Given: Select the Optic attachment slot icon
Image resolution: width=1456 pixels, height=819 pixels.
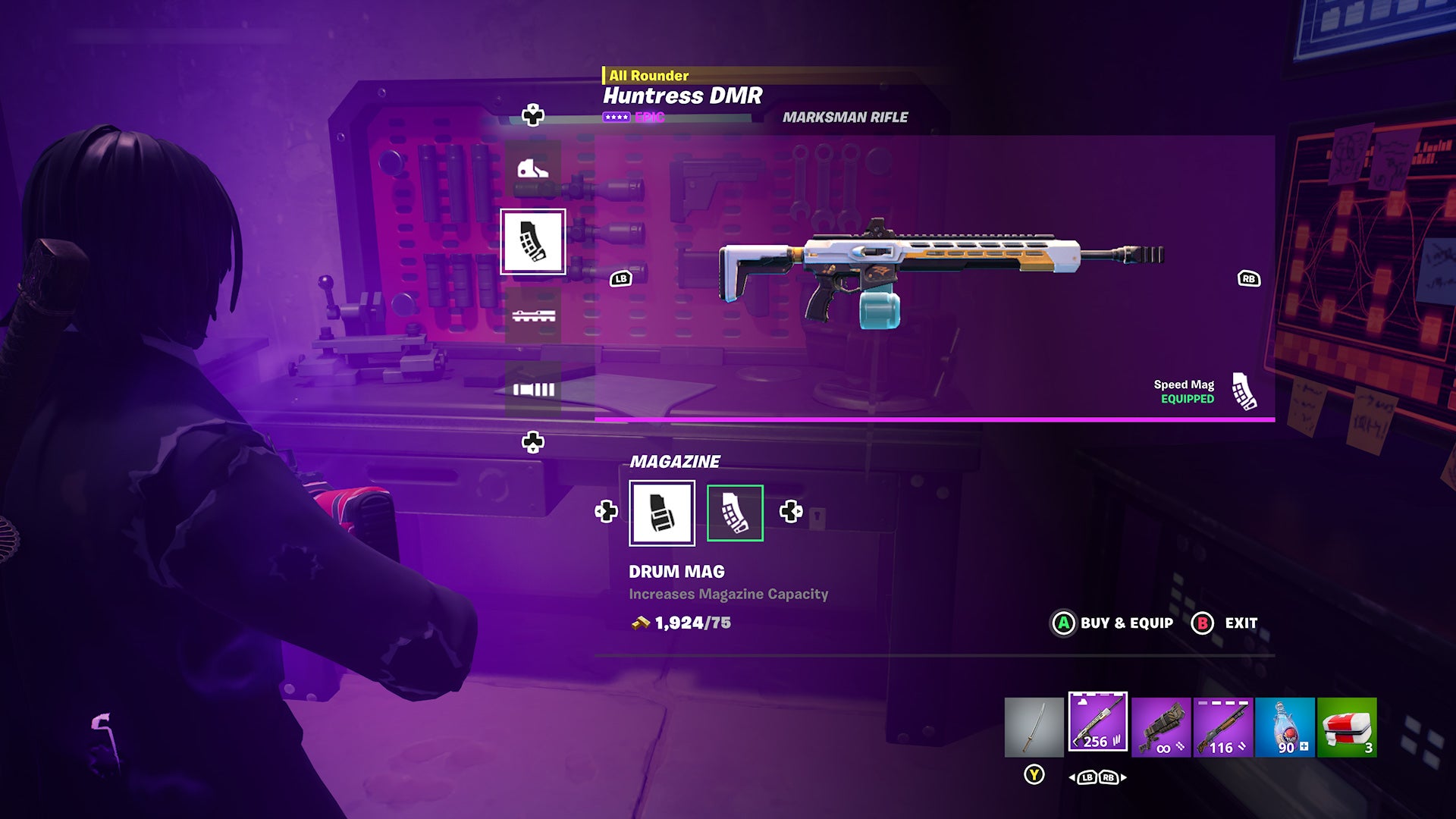Looking at the screenshot, I should click(x=532, y=169).
